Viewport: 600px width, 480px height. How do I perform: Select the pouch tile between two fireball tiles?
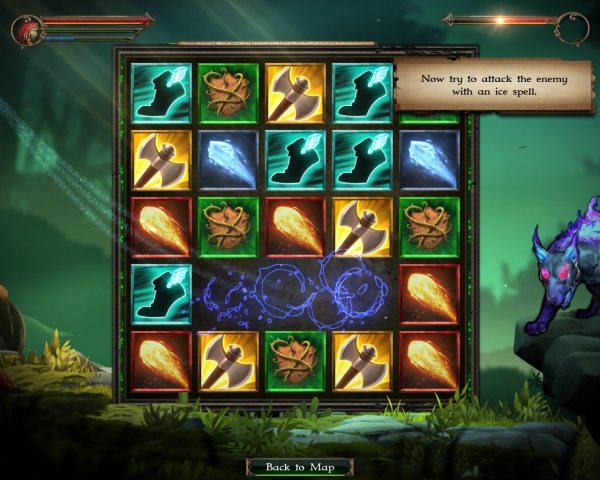(x=229, y=226)
